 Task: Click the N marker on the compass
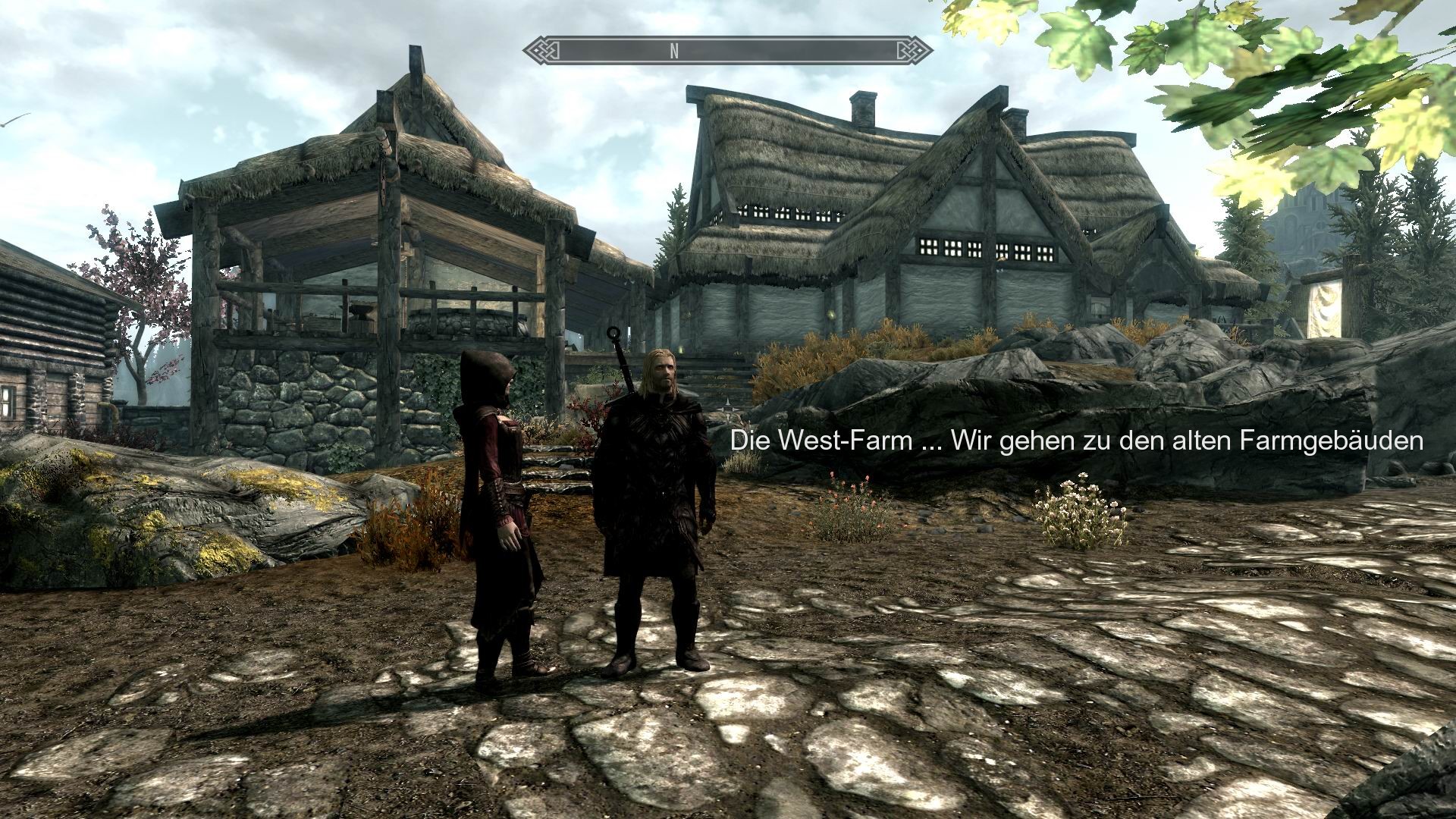672,52
